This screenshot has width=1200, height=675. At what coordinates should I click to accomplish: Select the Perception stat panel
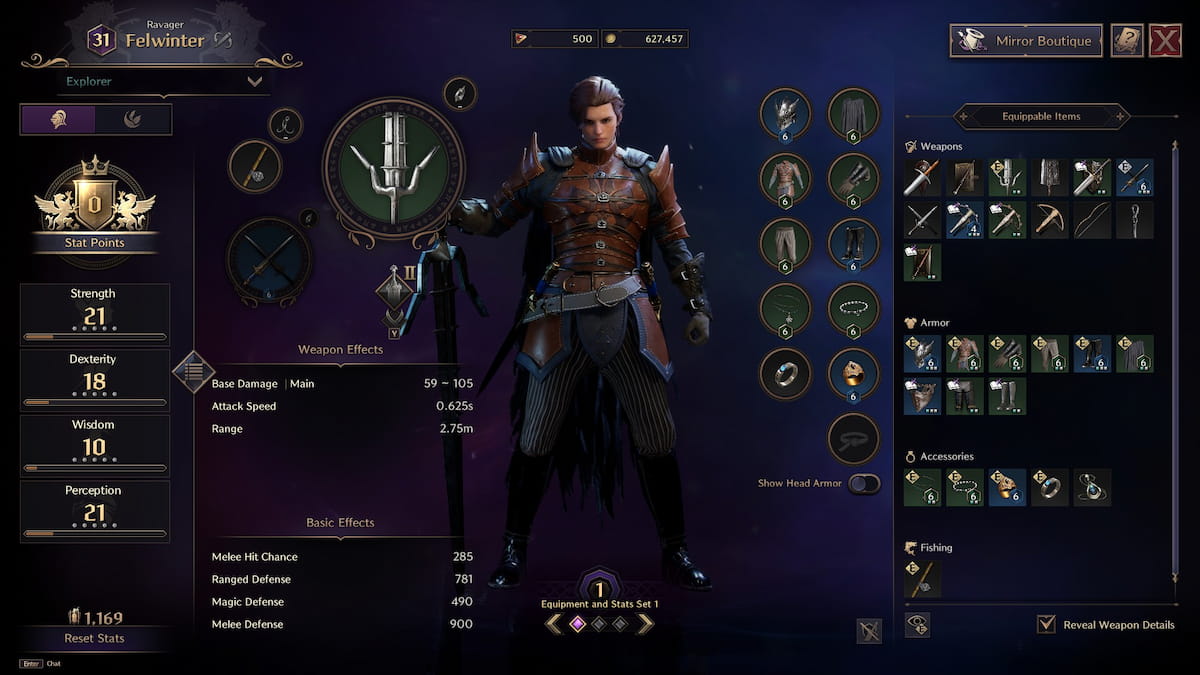coord(94,511)
